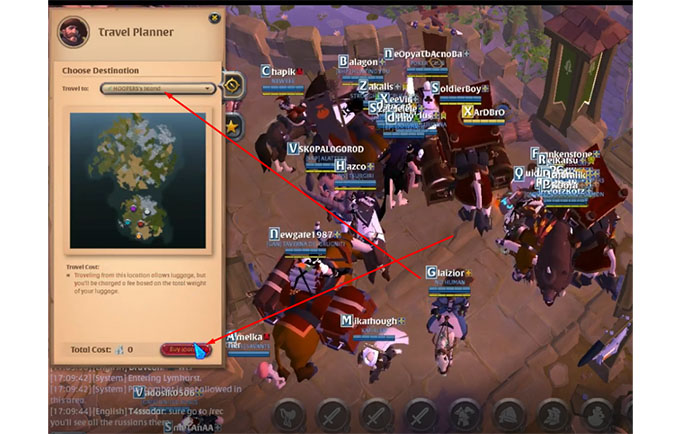Close the Travel Planner window
This screenshot has height=434, width=681.
point(214,17)
